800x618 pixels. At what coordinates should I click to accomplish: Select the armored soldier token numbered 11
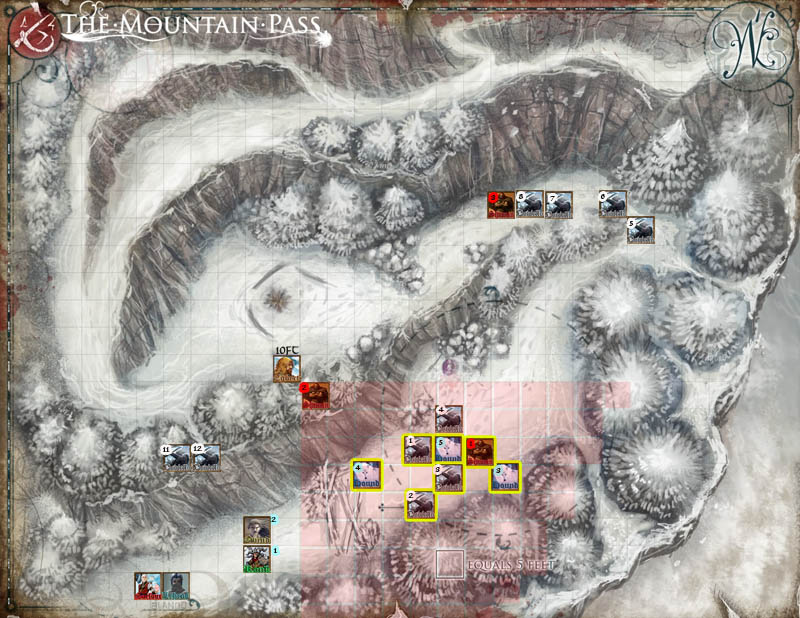177,458
